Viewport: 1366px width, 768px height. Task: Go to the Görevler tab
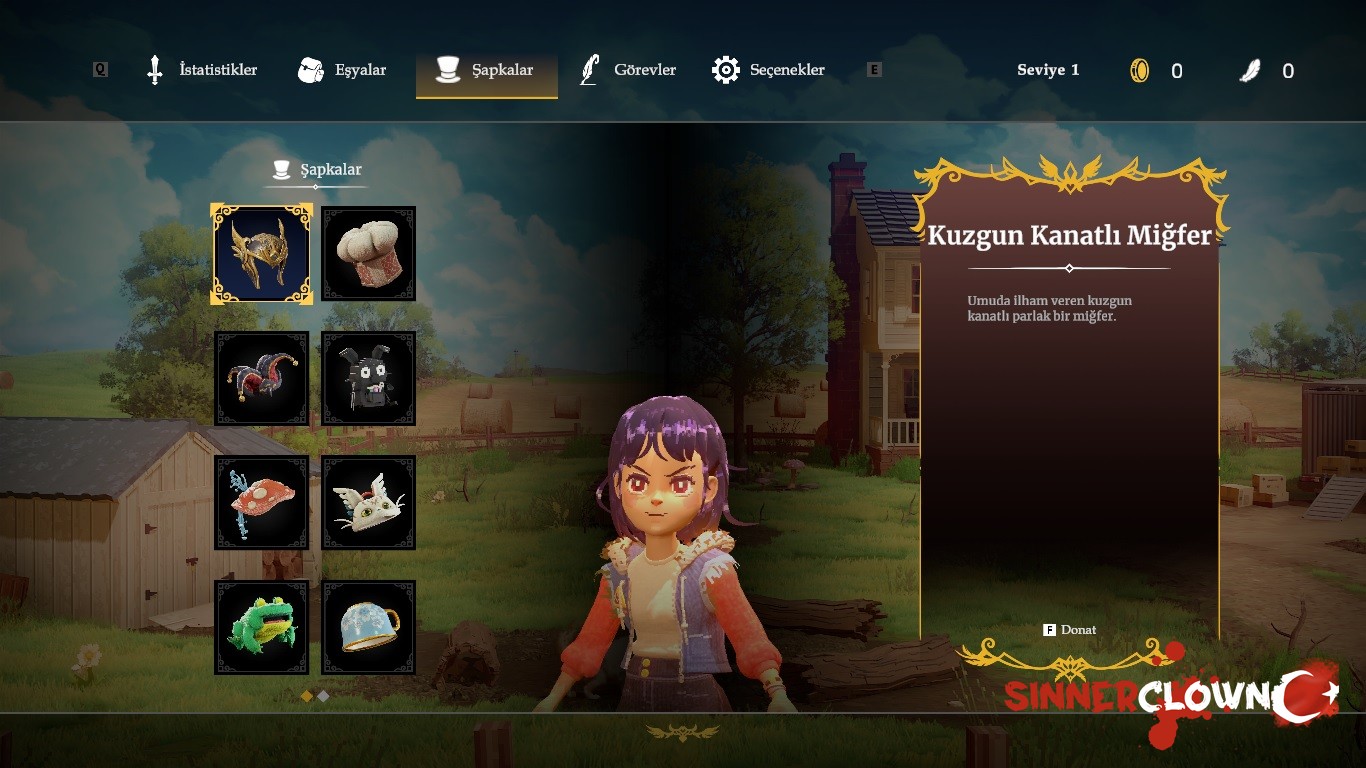point(629,70)
